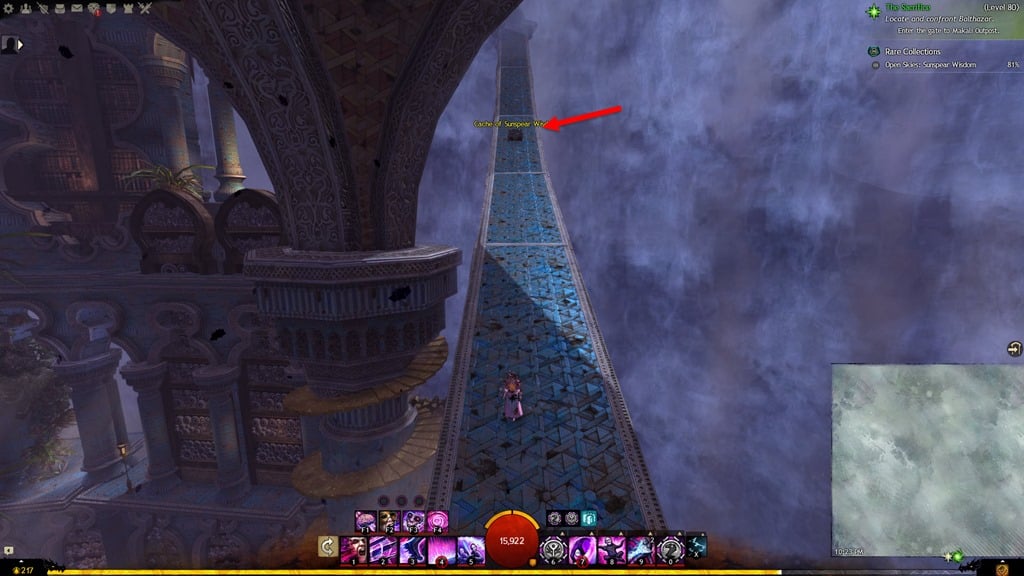Click the weapon swap button
Screen dimensions: 1024x576
click(x=326, y=547)
